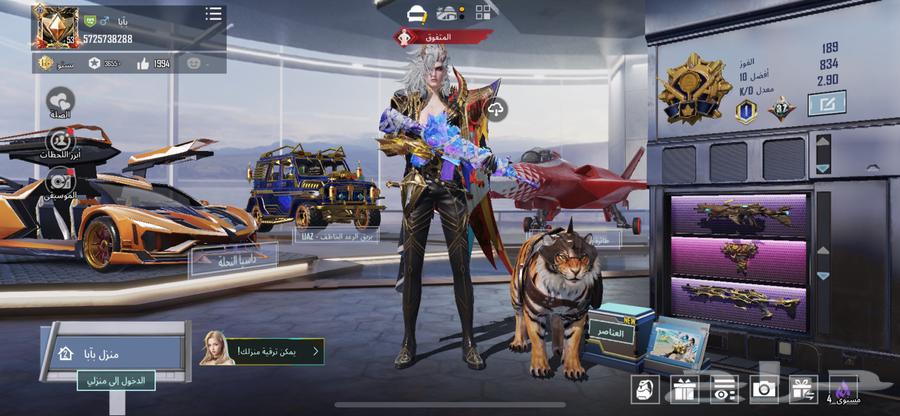900x416 pixels.
Task: Open the music (الموسيقى) icon
Action: coord(61,180)
